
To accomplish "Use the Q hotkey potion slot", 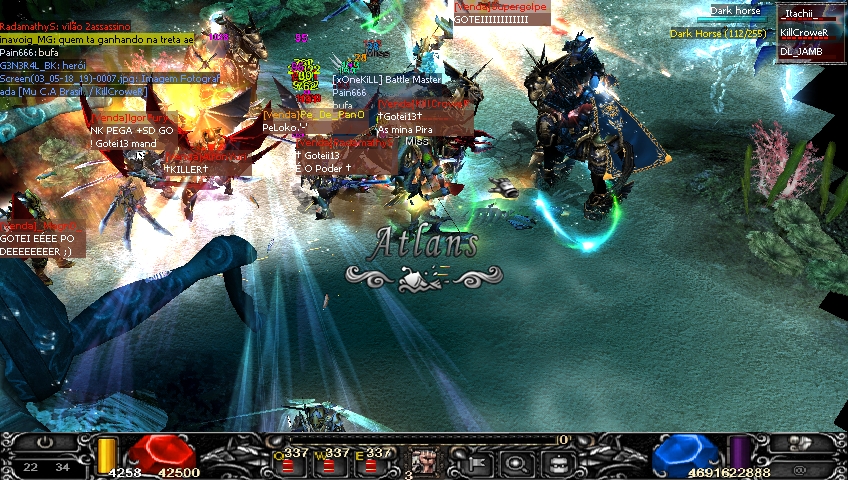I will (286, 465).
